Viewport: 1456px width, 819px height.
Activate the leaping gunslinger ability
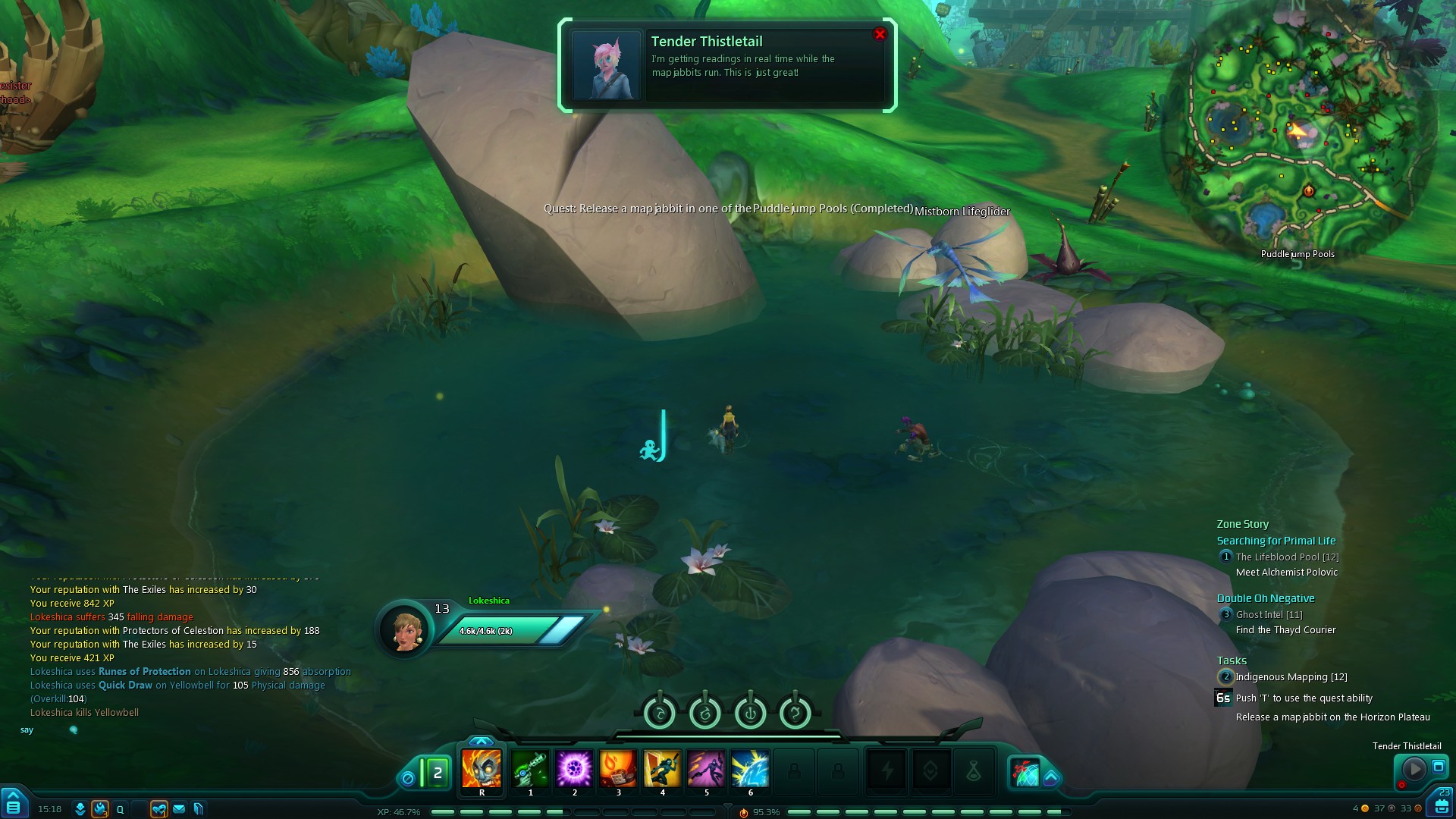pyautogui.click(x=662, y=769)
